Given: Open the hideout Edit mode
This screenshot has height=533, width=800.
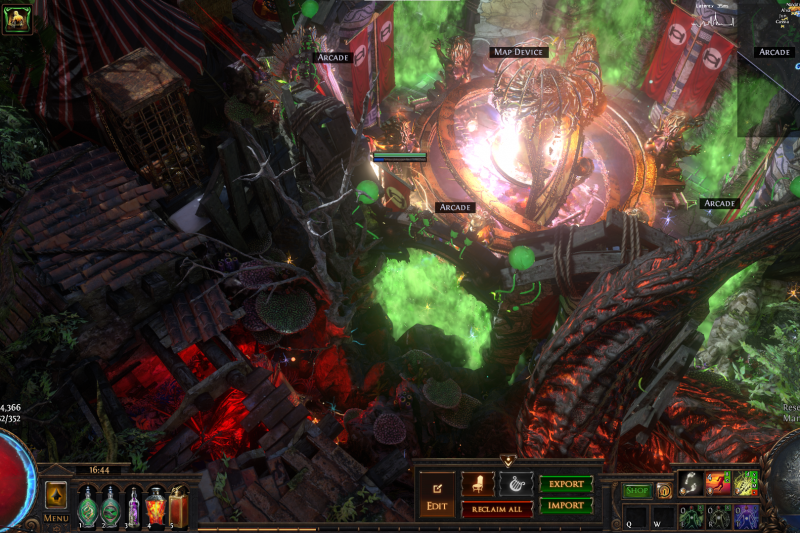Looking at the screenshot, I should click(x=436, y=494).
